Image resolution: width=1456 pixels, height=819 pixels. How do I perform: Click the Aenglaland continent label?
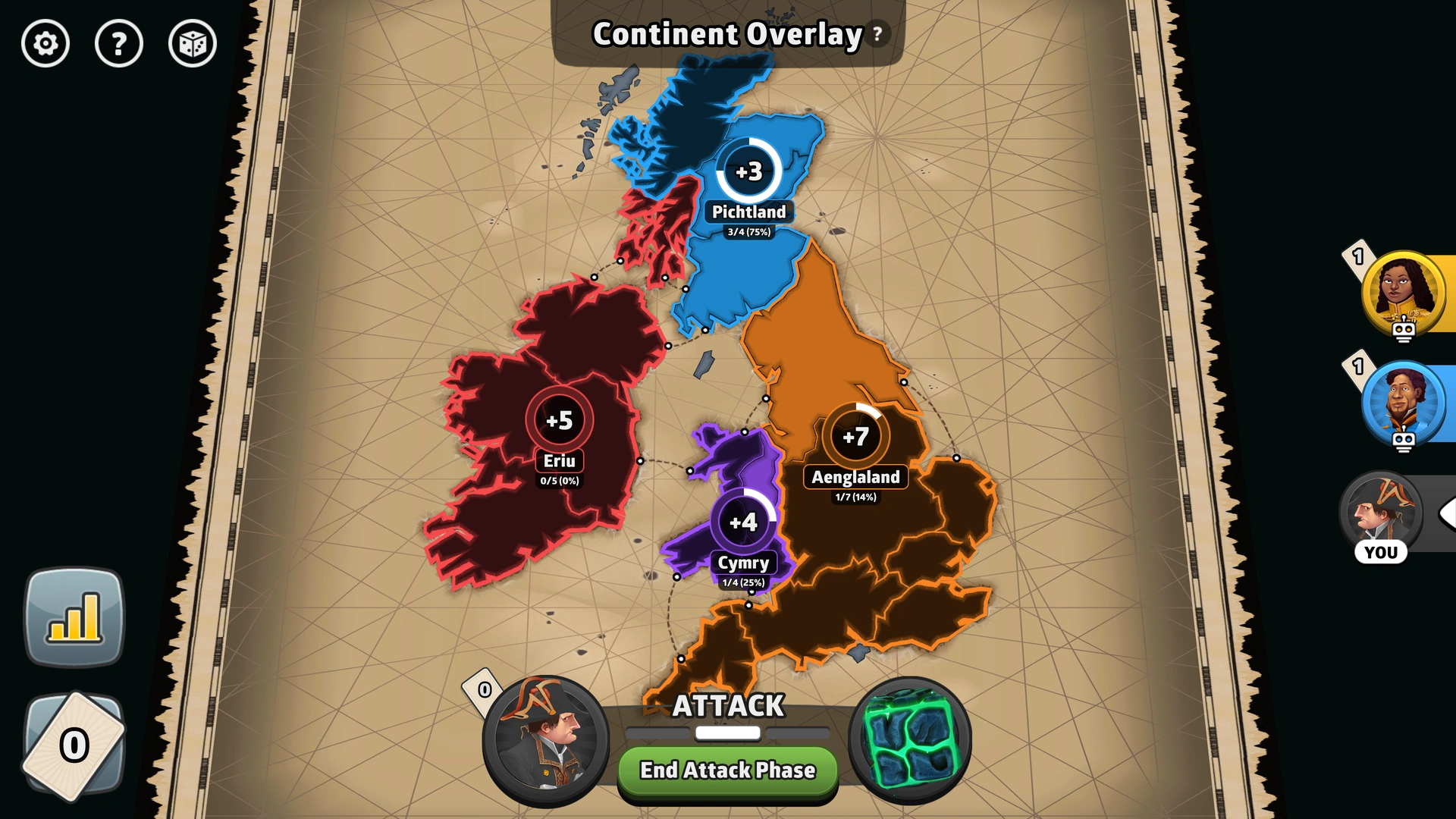tap(854, 478)
